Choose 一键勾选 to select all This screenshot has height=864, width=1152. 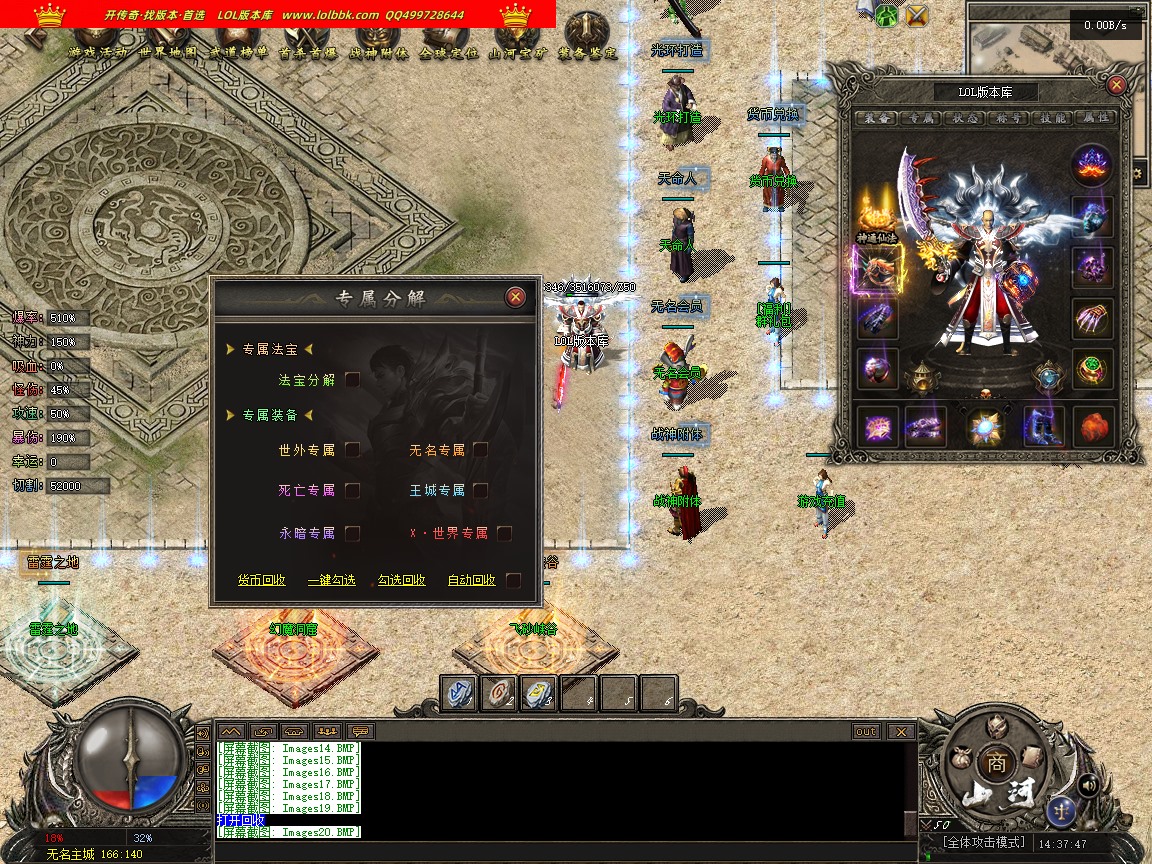pos(331,580)
